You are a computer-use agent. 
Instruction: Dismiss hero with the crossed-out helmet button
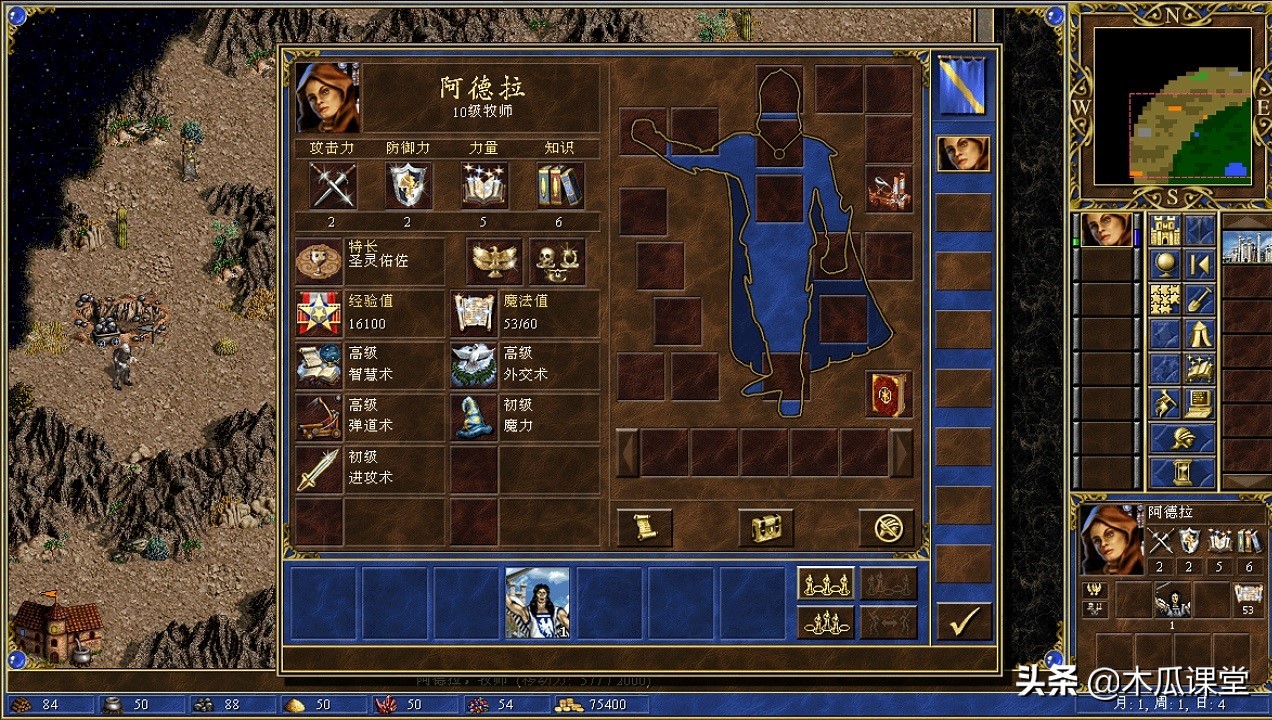pyautogui.click(x=887, y=527)
